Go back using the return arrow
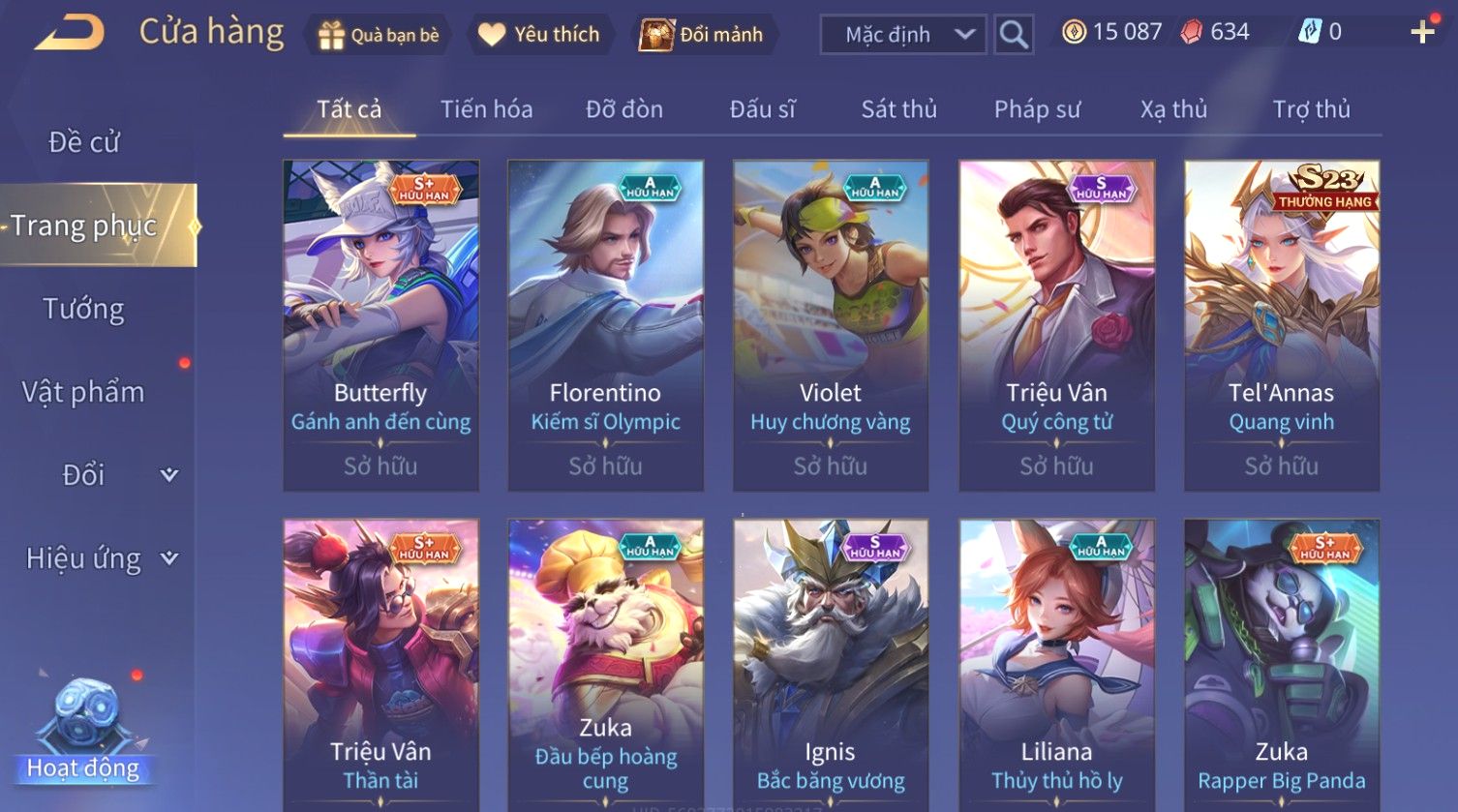Screen dimensions: 1458x812 pyautogui.click(x=70, y=33)
